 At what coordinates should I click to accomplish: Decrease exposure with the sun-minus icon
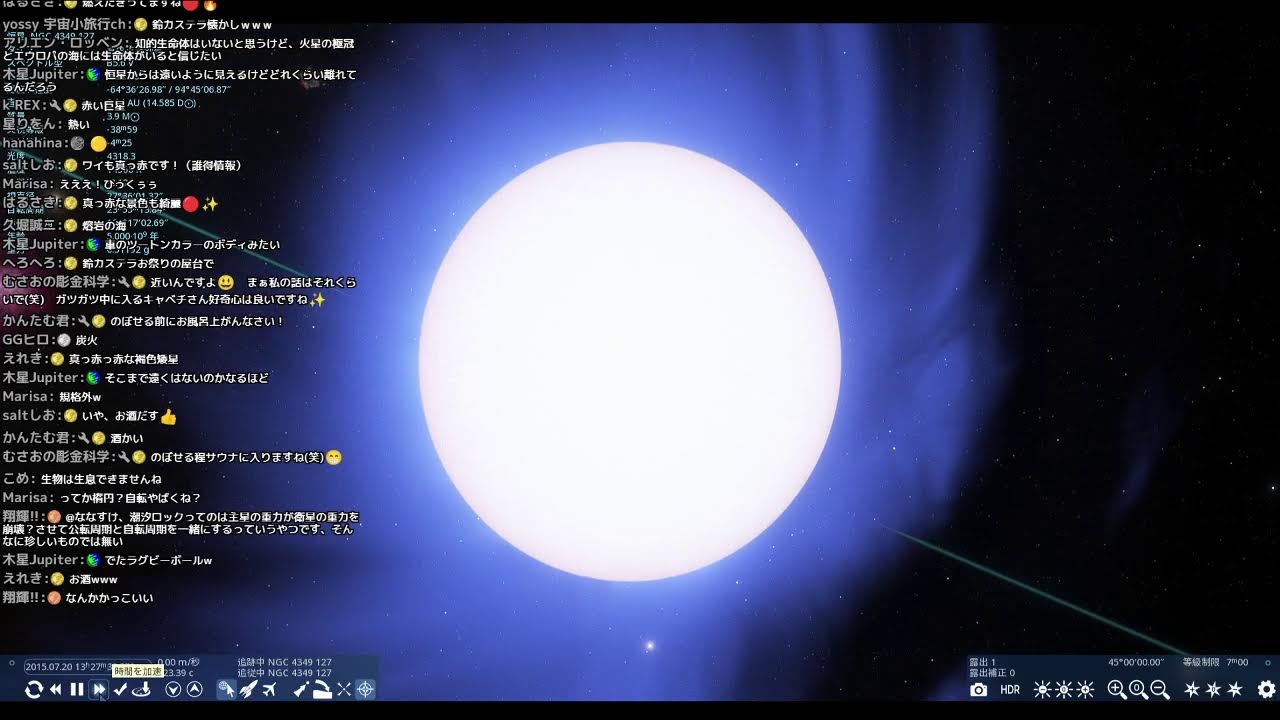[1041, 689]
